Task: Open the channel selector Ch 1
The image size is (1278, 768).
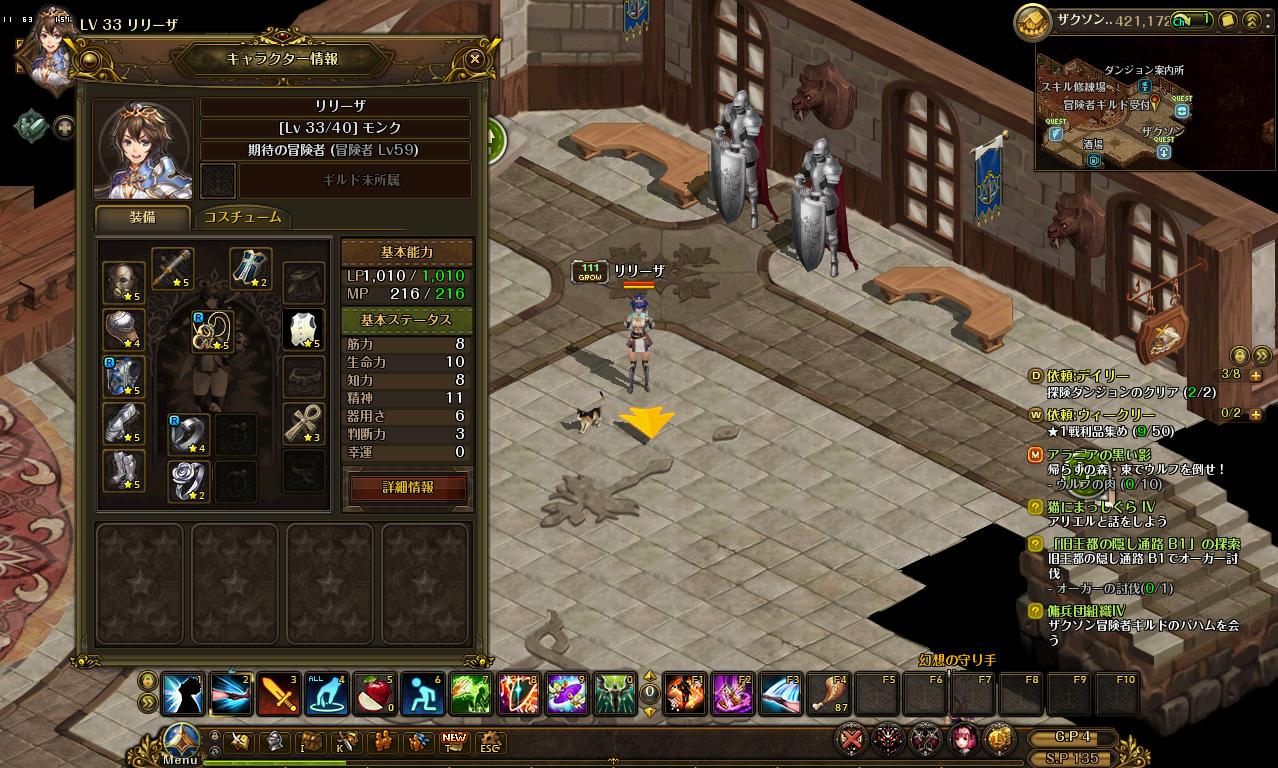Action: click(x=1191, y=20)
